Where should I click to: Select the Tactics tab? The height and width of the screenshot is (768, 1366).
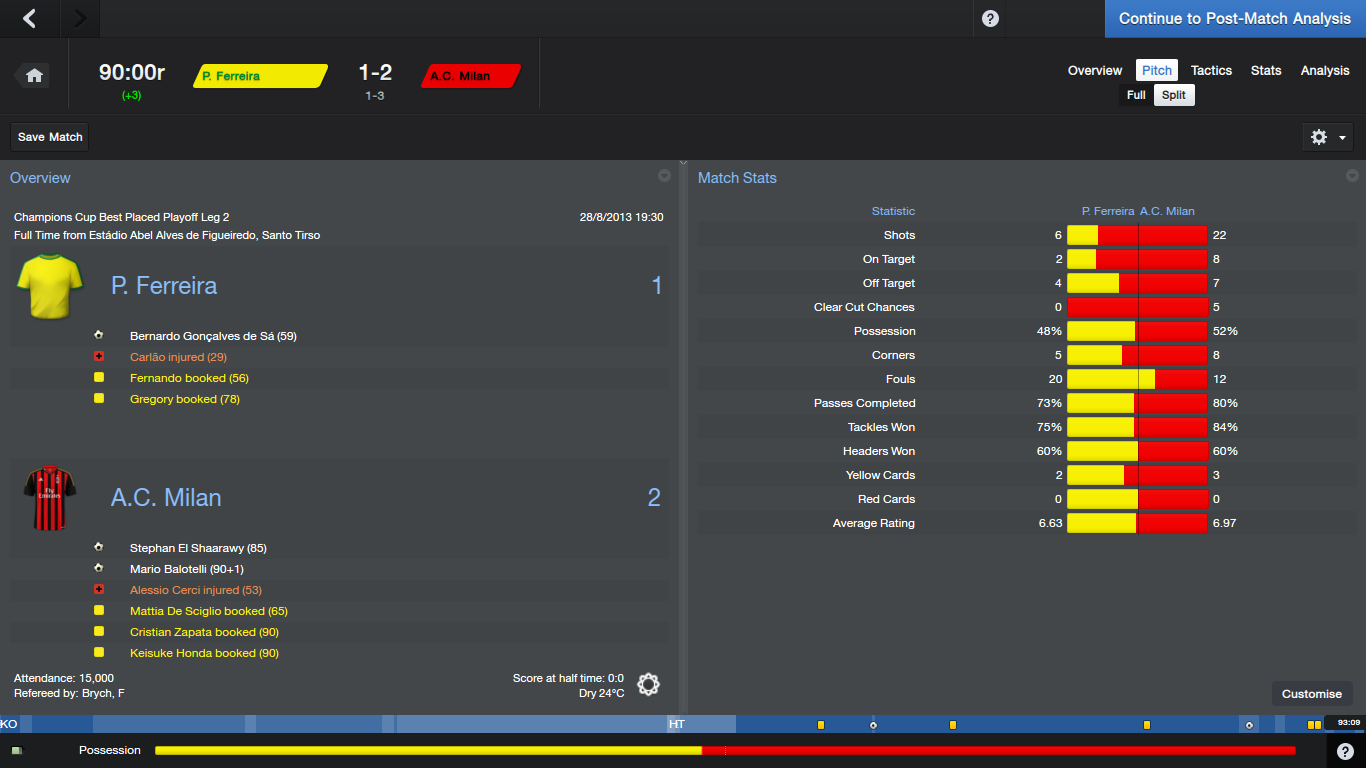coord(1211,71)
